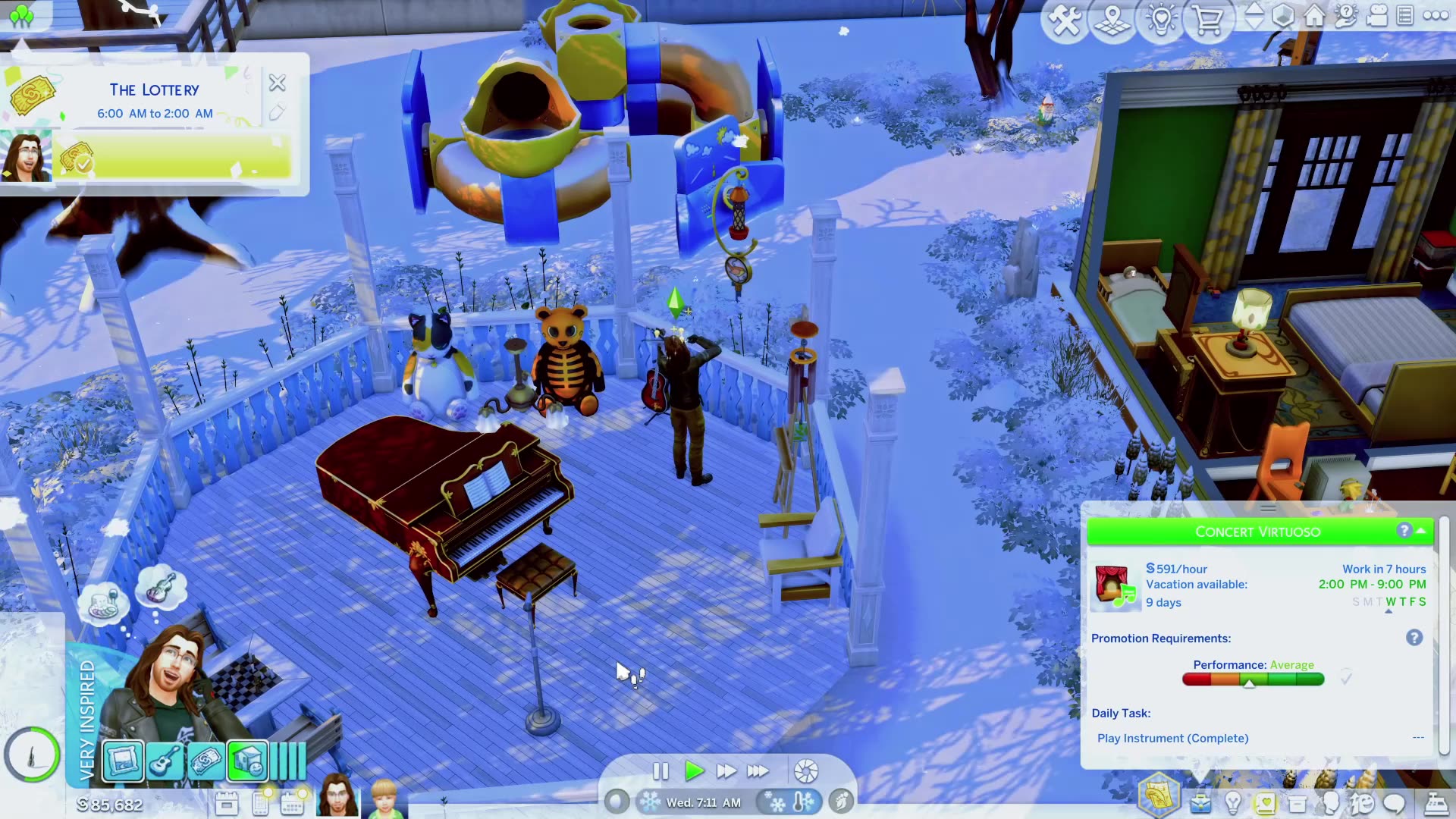Click the Concert Virtuoso help question mark
The height and width of the screenshot is (819, 1456).
point(1405,531)
